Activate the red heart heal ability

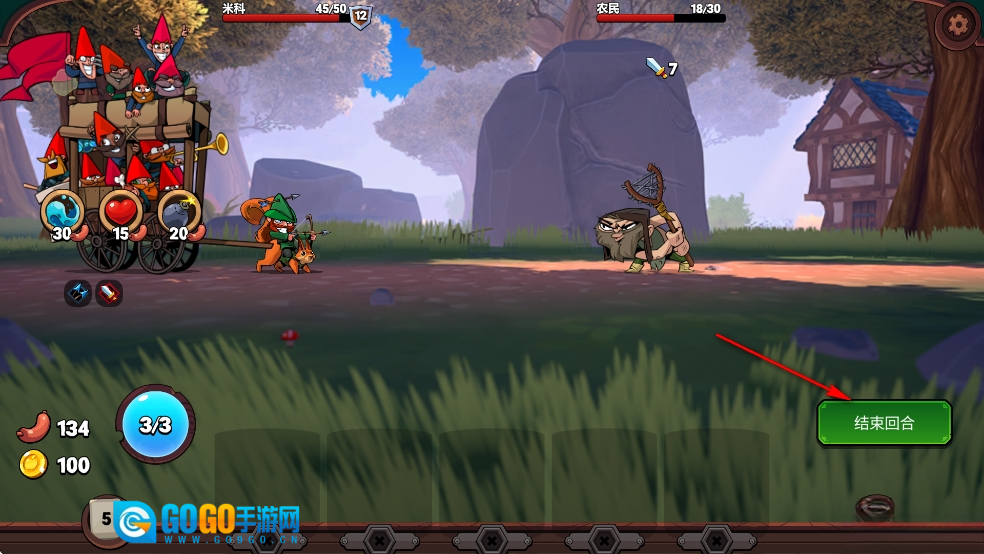pos(121,212)
